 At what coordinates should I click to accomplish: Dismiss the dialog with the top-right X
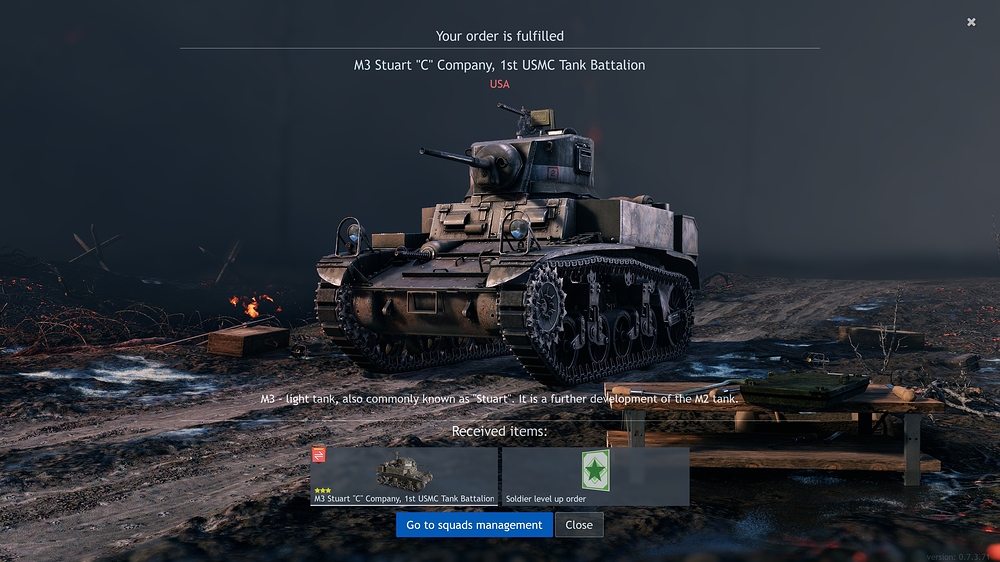(971, 22)
